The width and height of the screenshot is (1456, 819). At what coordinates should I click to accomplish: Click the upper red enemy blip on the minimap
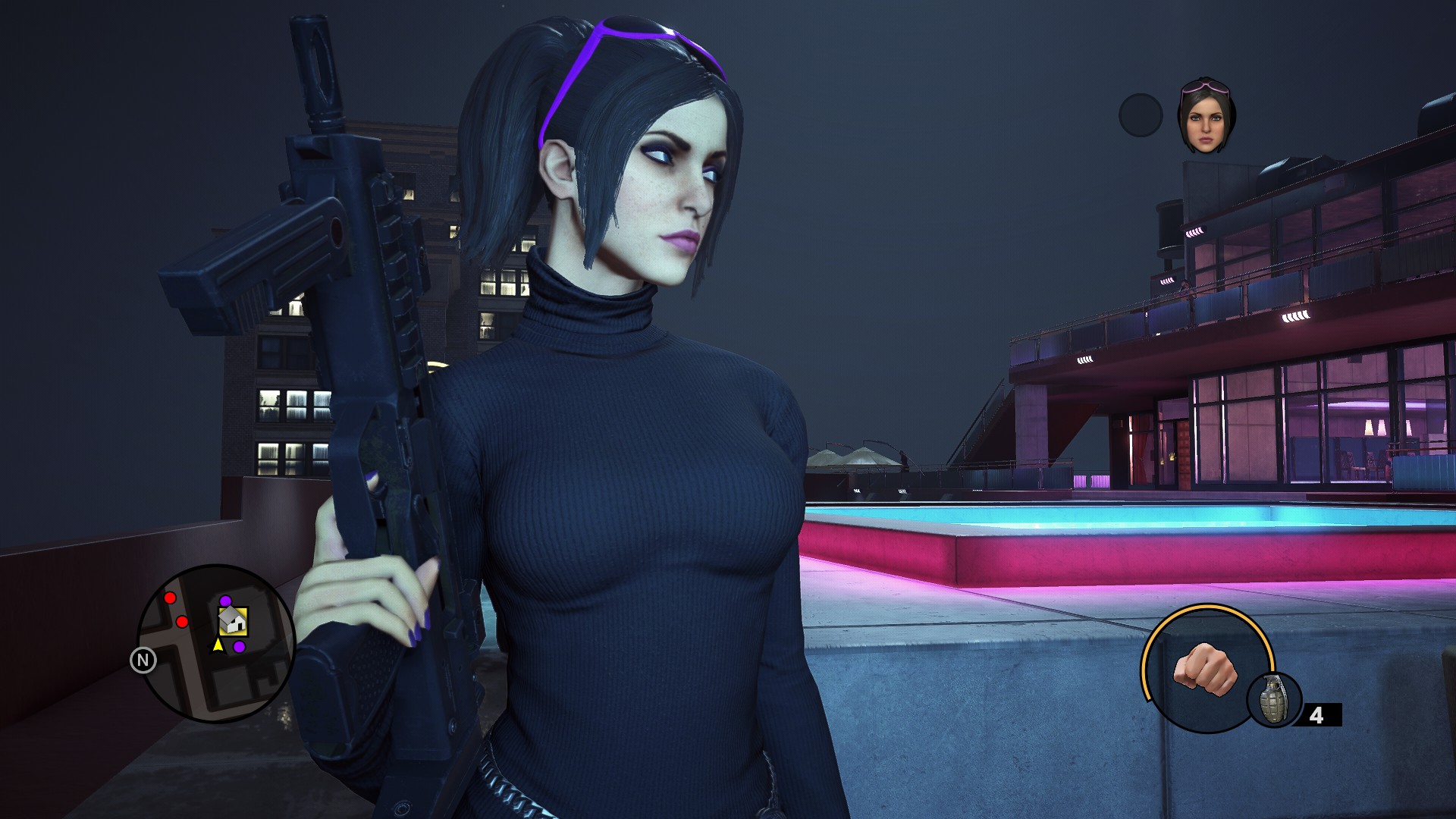tap(170, 598)
